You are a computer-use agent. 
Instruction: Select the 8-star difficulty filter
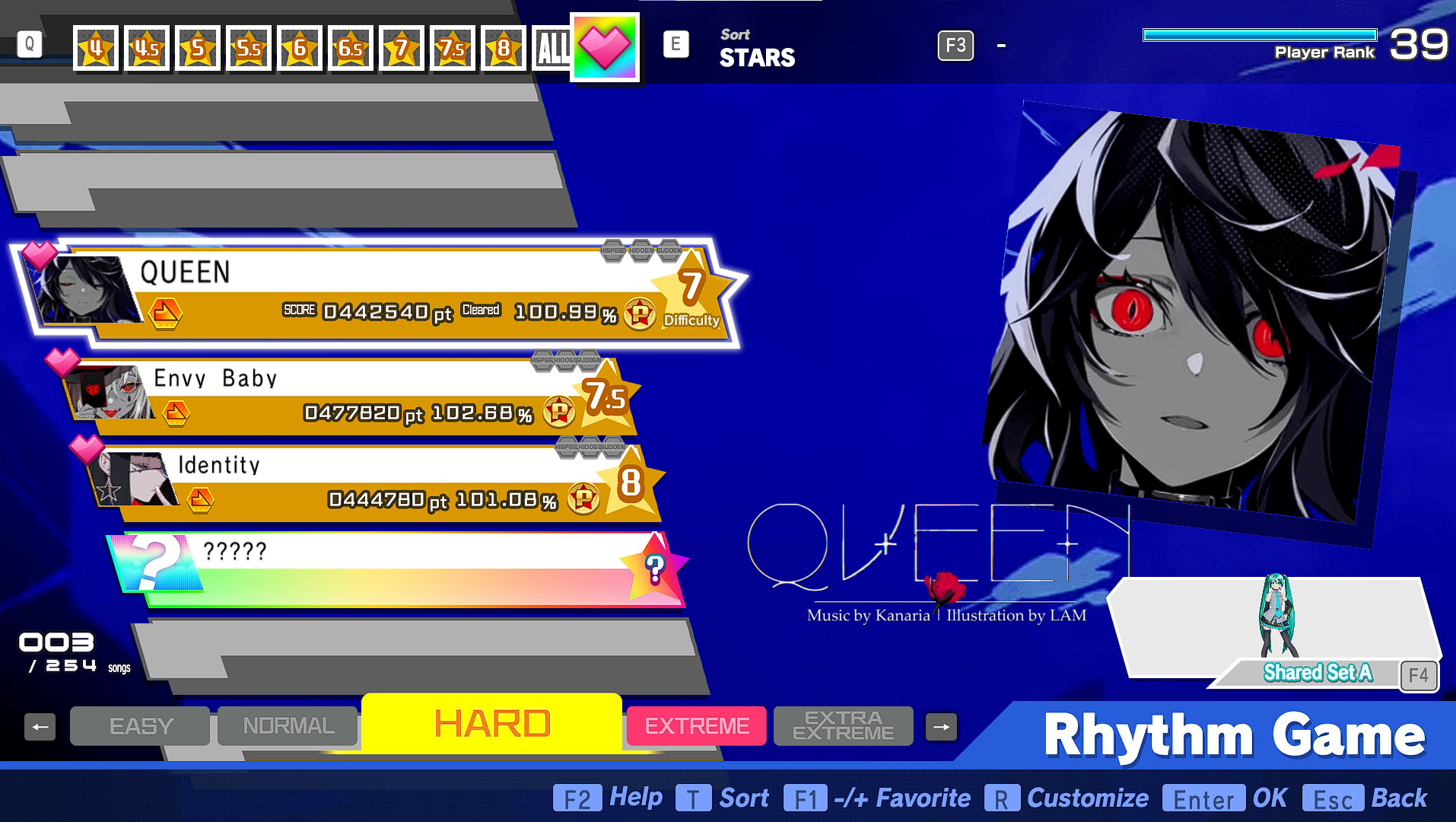pos(504,46)
